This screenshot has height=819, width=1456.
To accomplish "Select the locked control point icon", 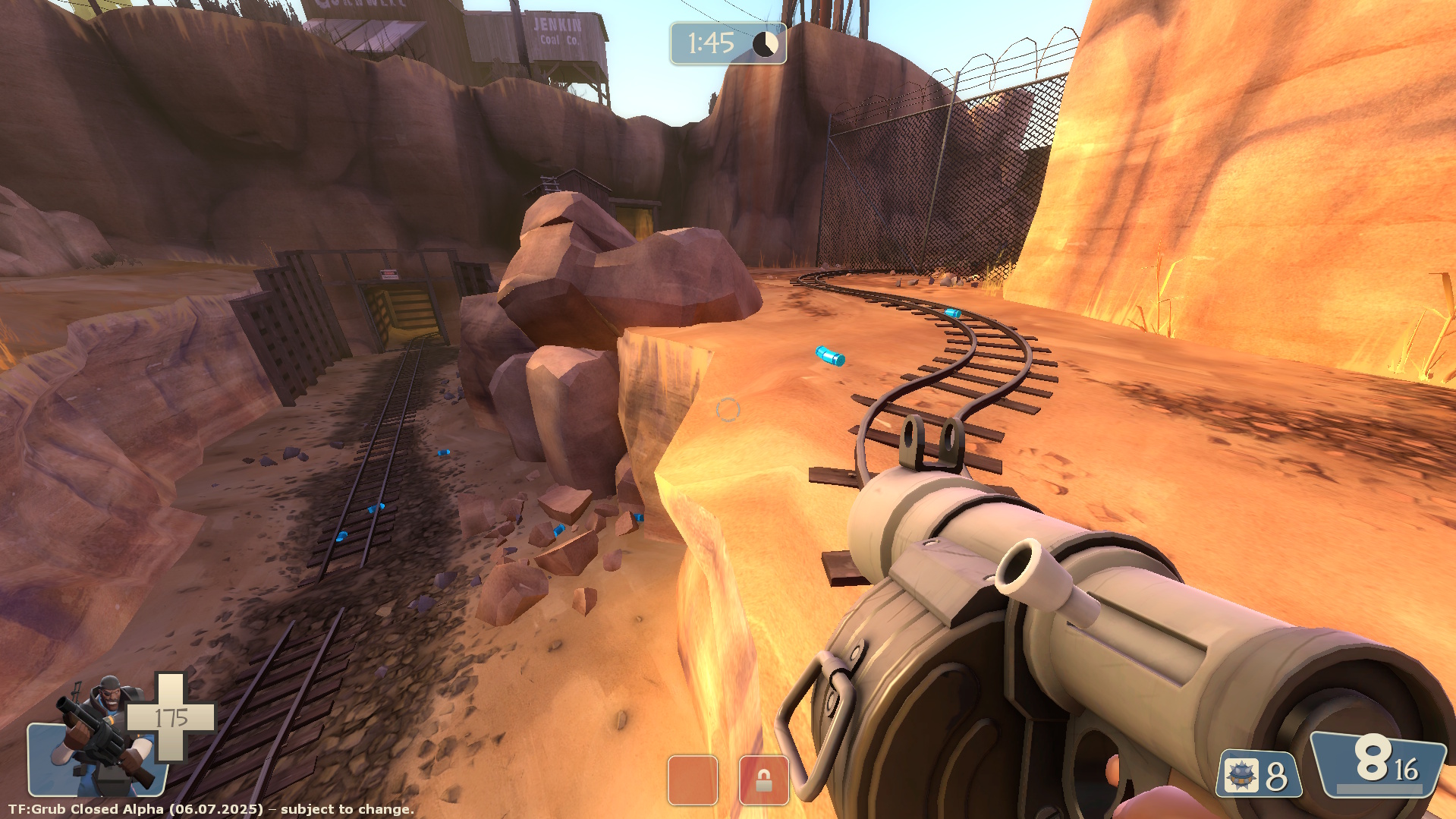I will [x=763, y=780].
